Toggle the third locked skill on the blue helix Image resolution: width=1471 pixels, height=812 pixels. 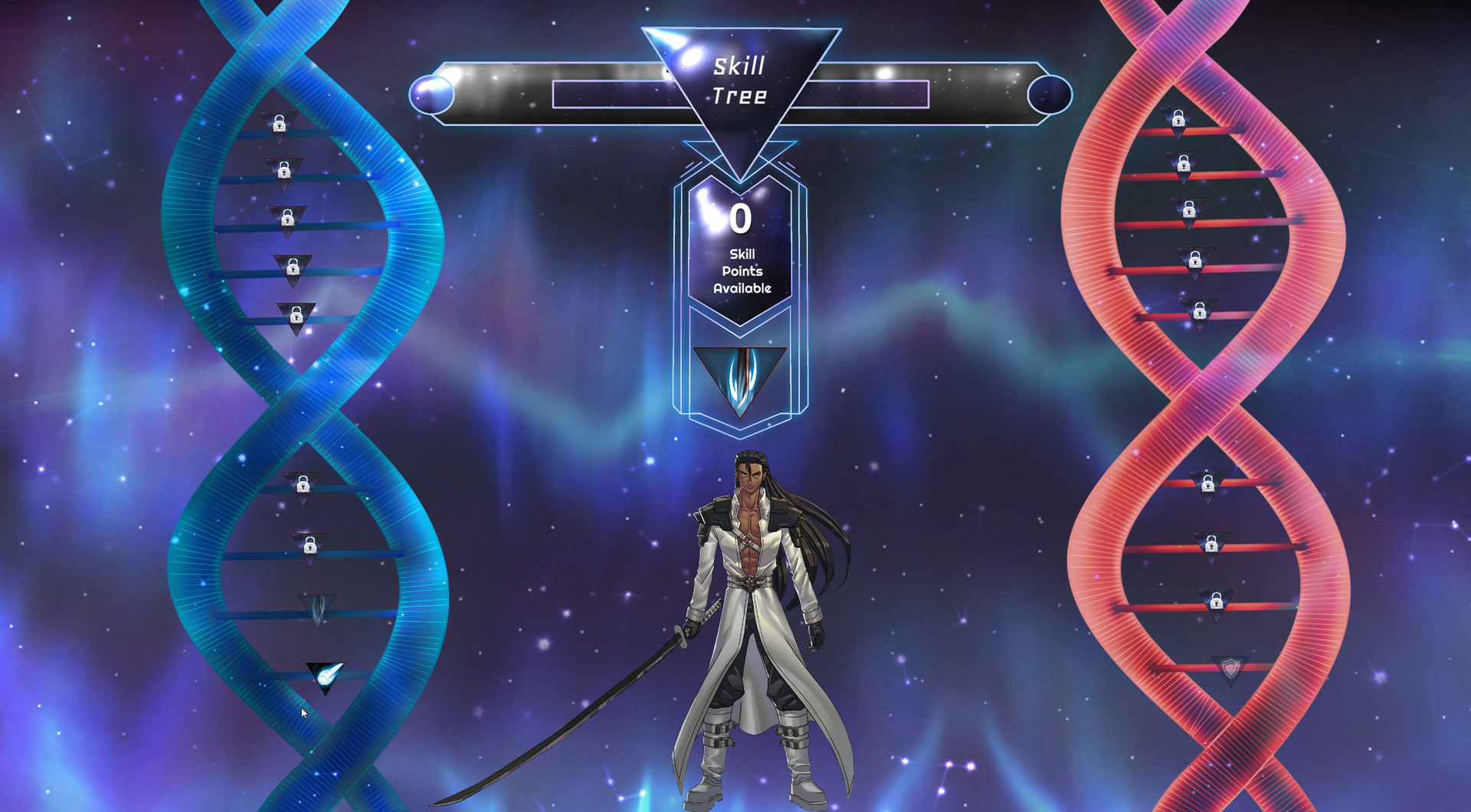pos(288,219)
